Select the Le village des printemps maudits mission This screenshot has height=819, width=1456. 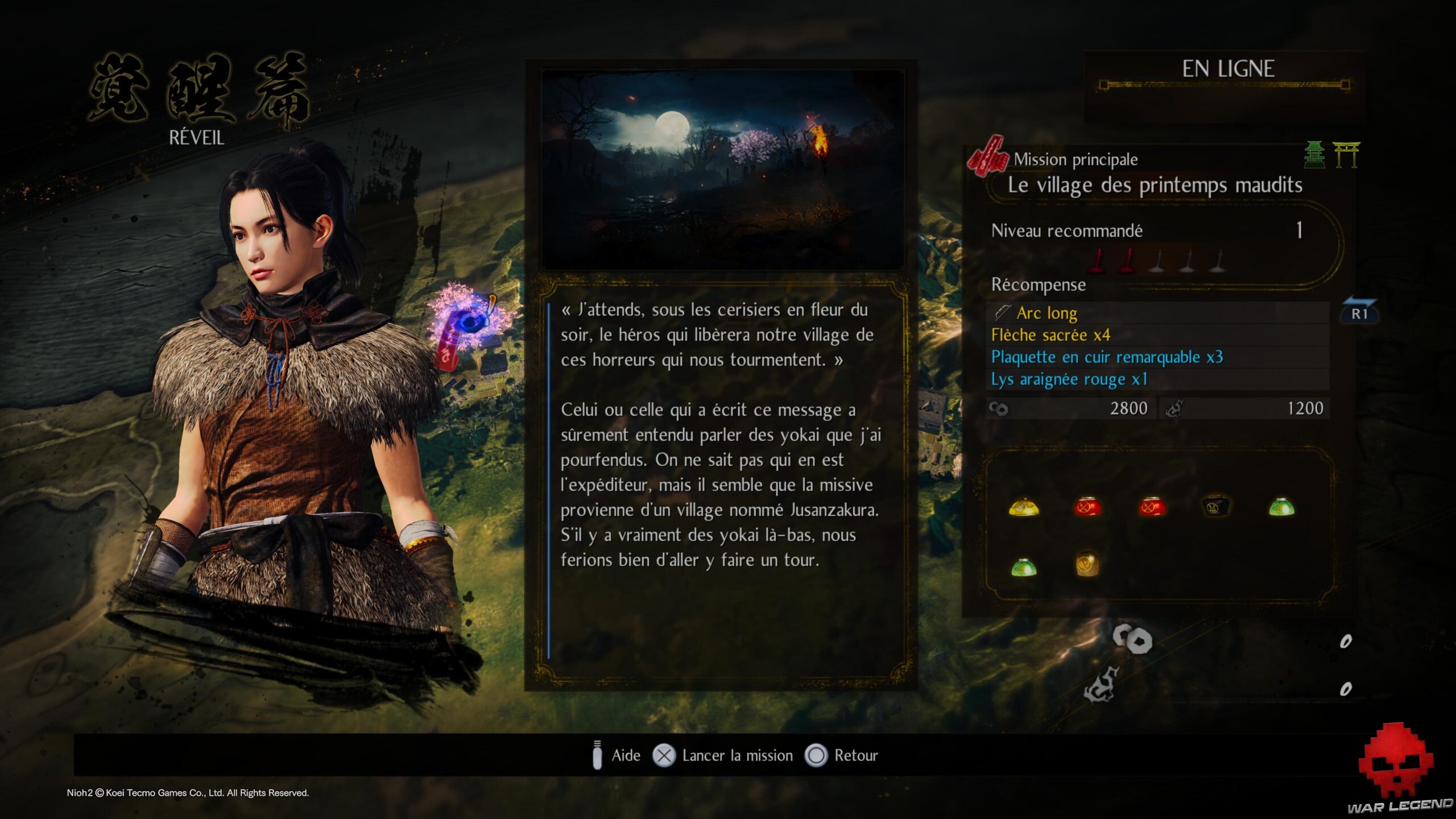pos(1155,185)
